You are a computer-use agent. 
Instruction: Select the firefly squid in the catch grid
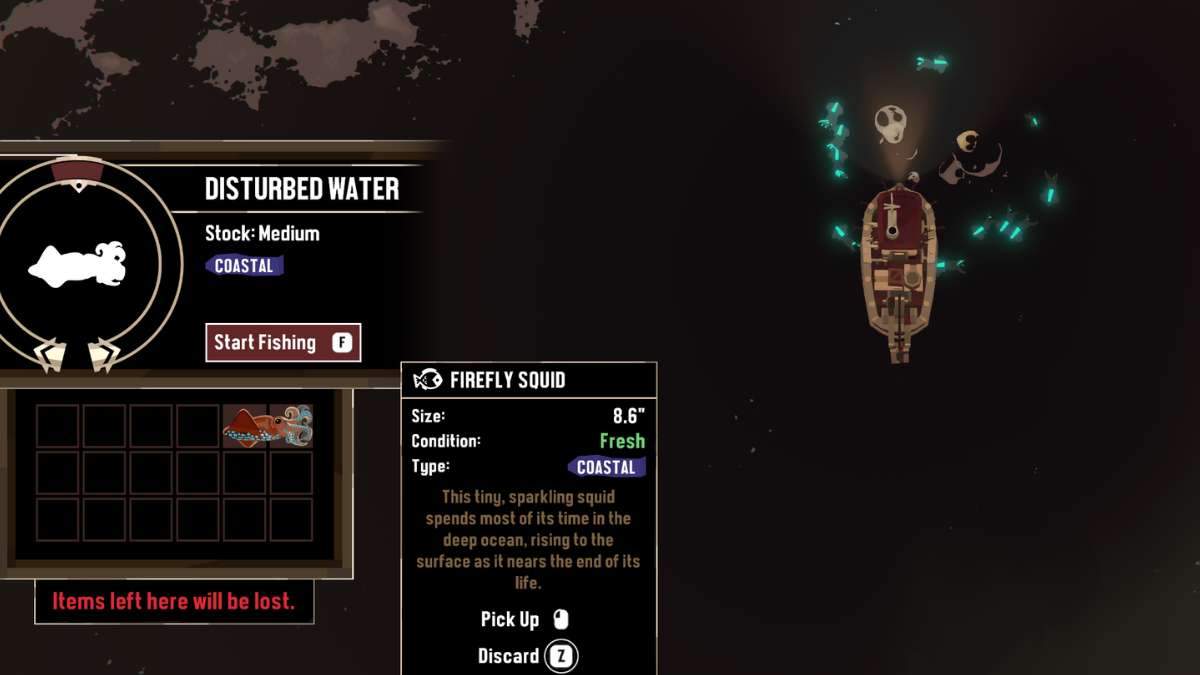coord(268,426)
